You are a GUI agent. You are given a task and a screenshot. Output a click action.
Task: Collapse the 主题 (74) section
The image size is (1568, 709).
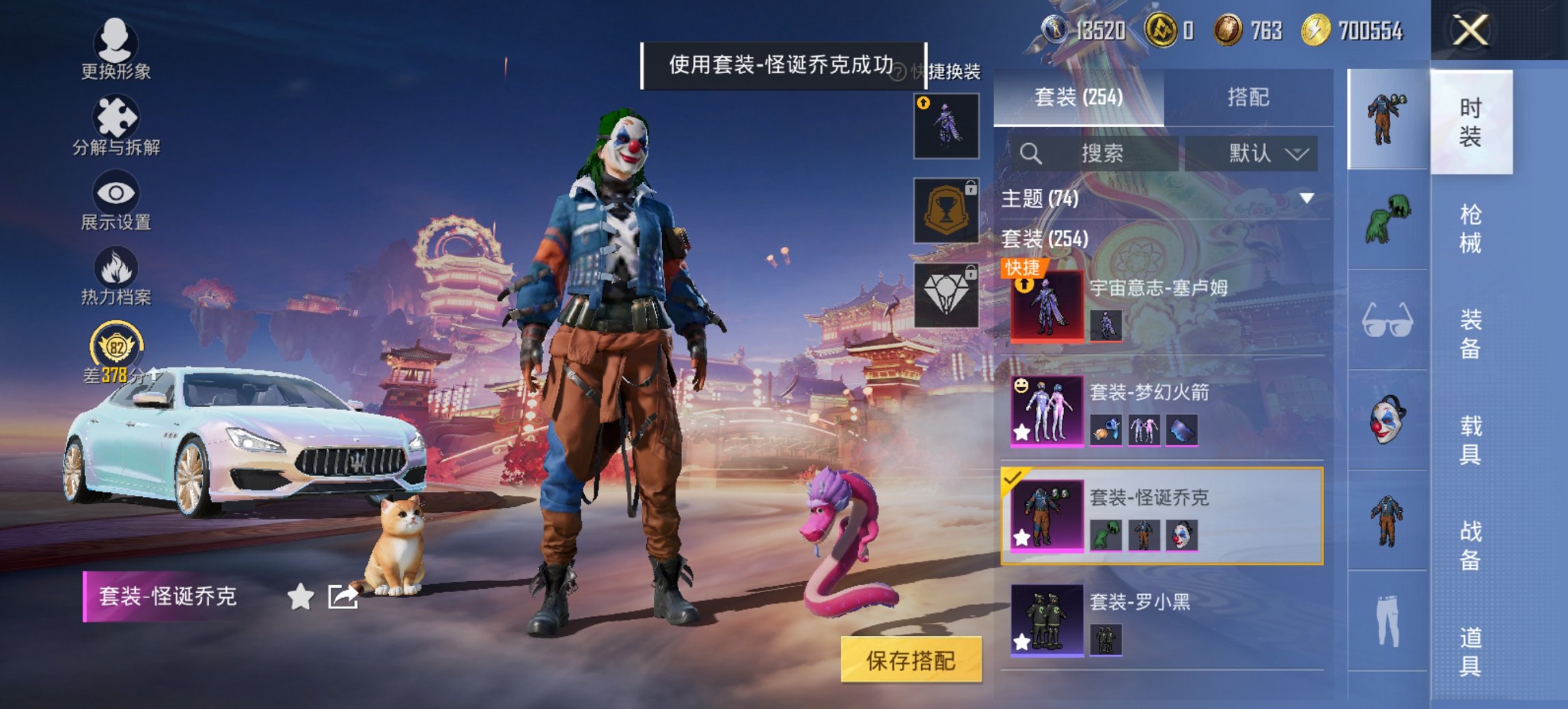point(1306,199)
